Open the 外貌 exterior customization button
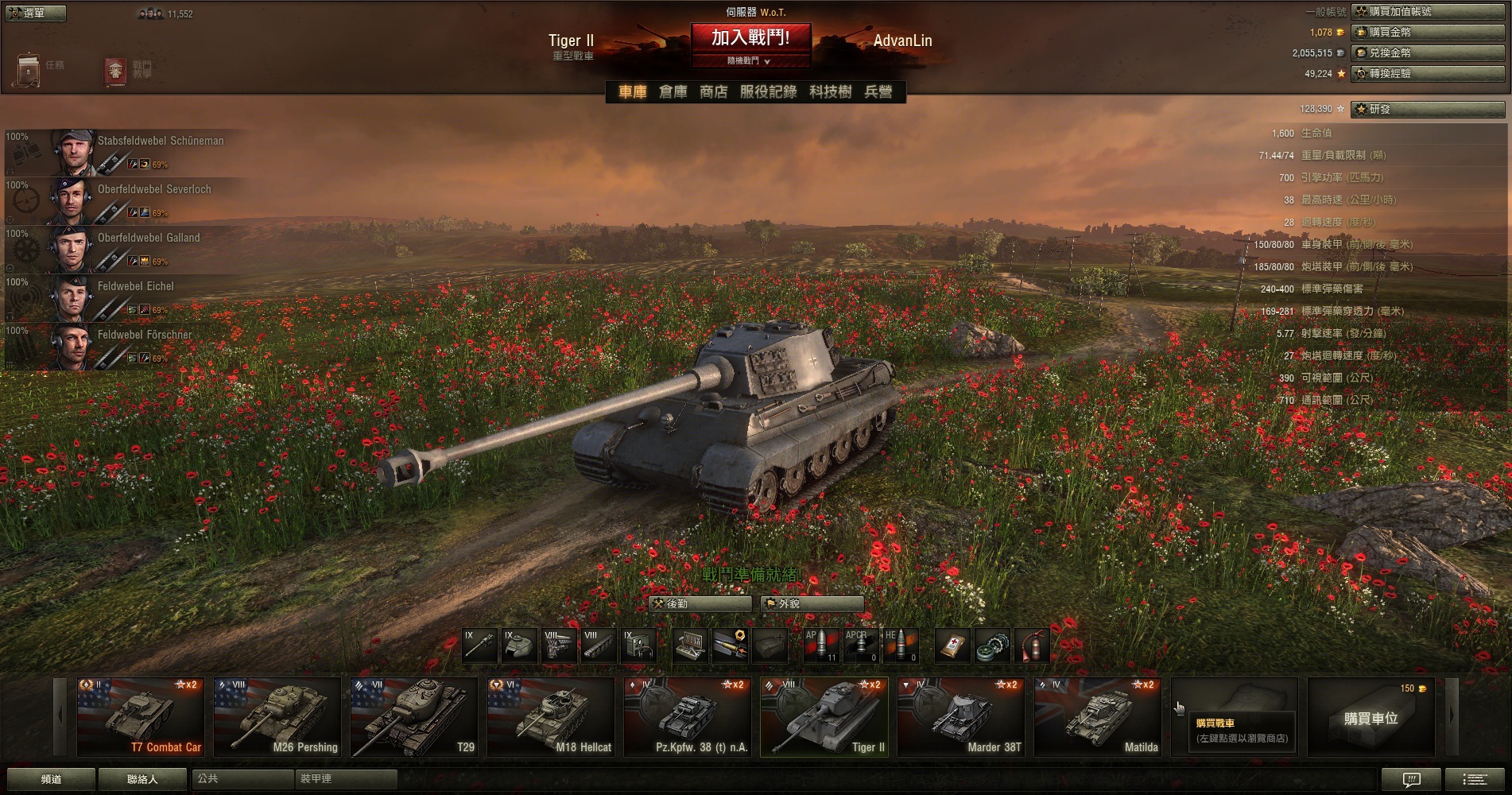This screenshot has width=1512, height=795. point(812,604)
